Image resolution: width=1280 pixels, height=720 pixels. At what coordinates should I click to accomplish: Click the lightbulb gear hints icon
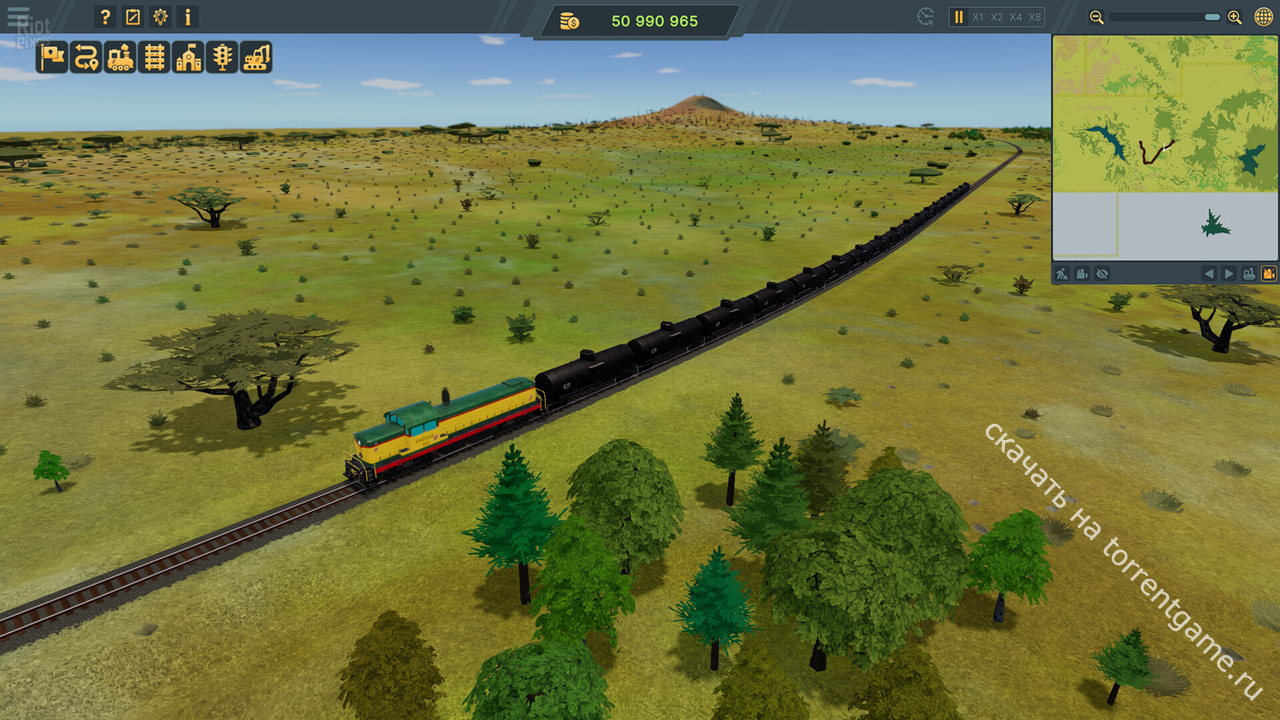(x=161, y=17)
